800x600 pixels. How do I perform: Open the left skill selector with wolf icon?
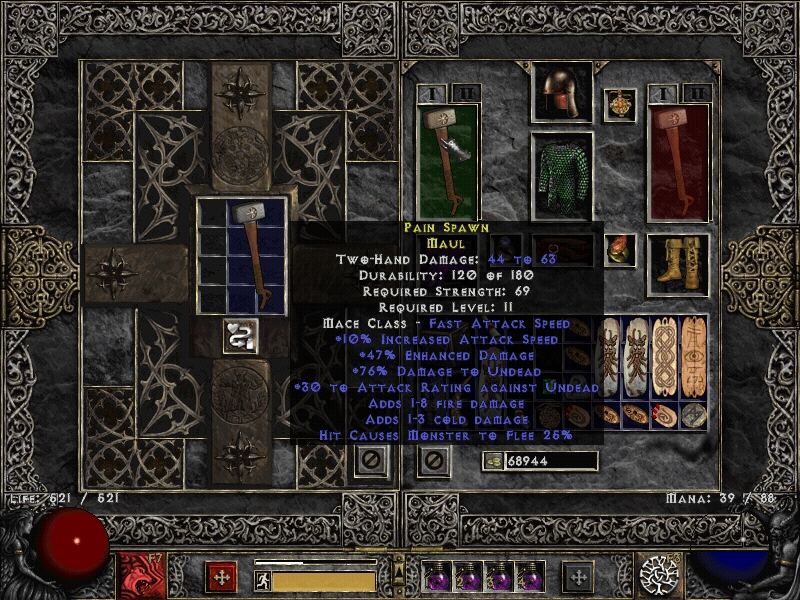click(x=138, y=575)
